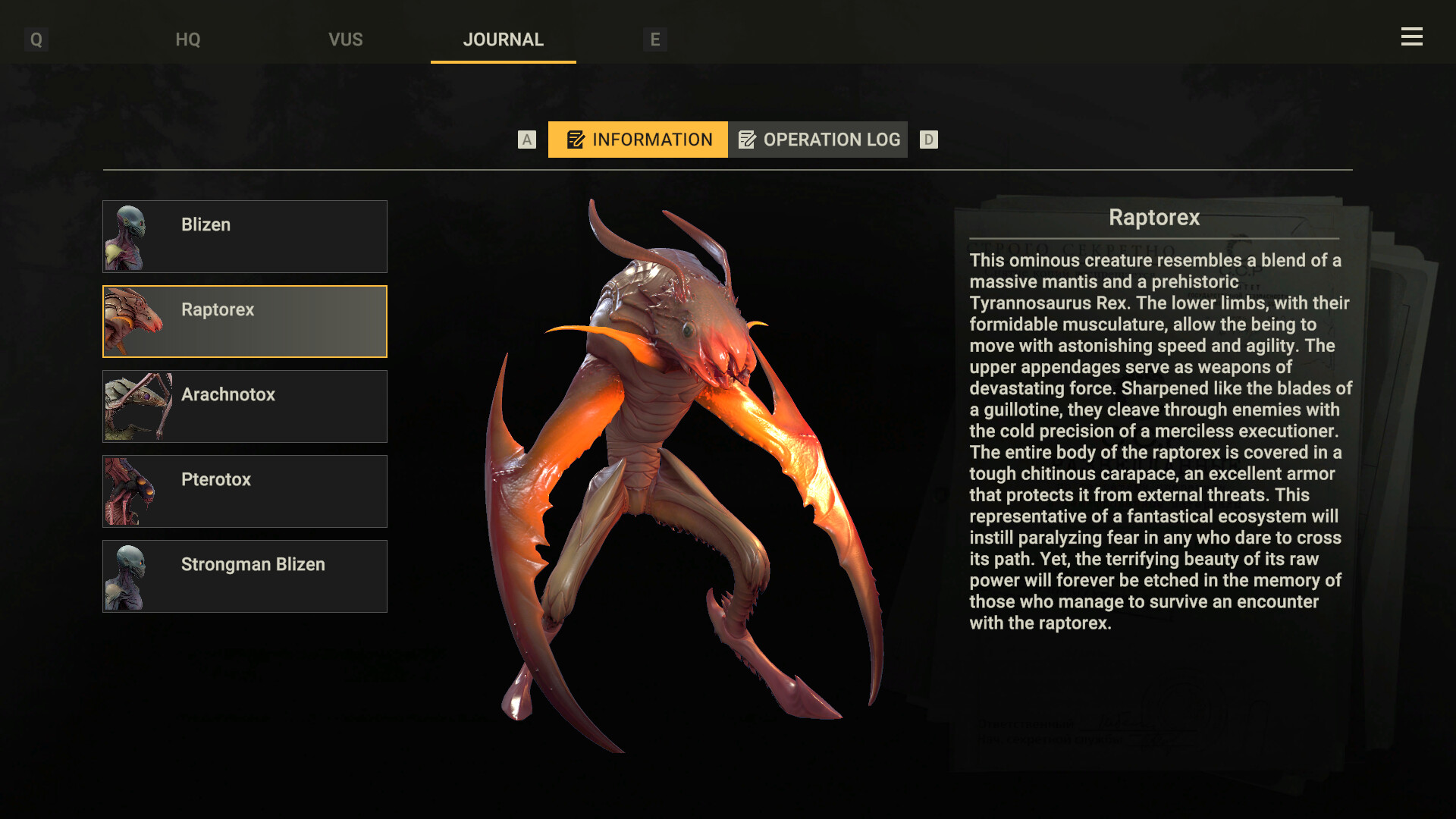Open the Arachnotox journal entry
Image resolution: width=1456 pixels, height=819 pixels.
click(244, 406)
